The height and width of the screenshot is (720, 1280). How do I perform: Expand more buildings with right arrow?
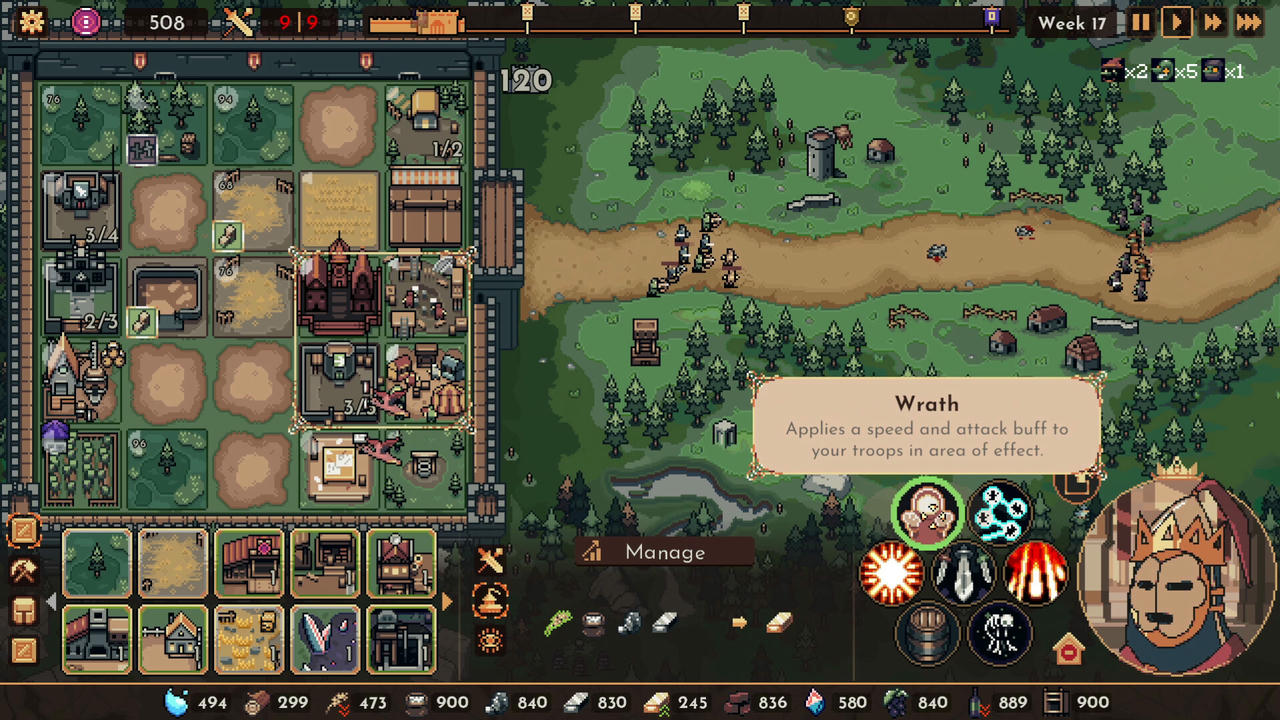(x=446, y=601)
